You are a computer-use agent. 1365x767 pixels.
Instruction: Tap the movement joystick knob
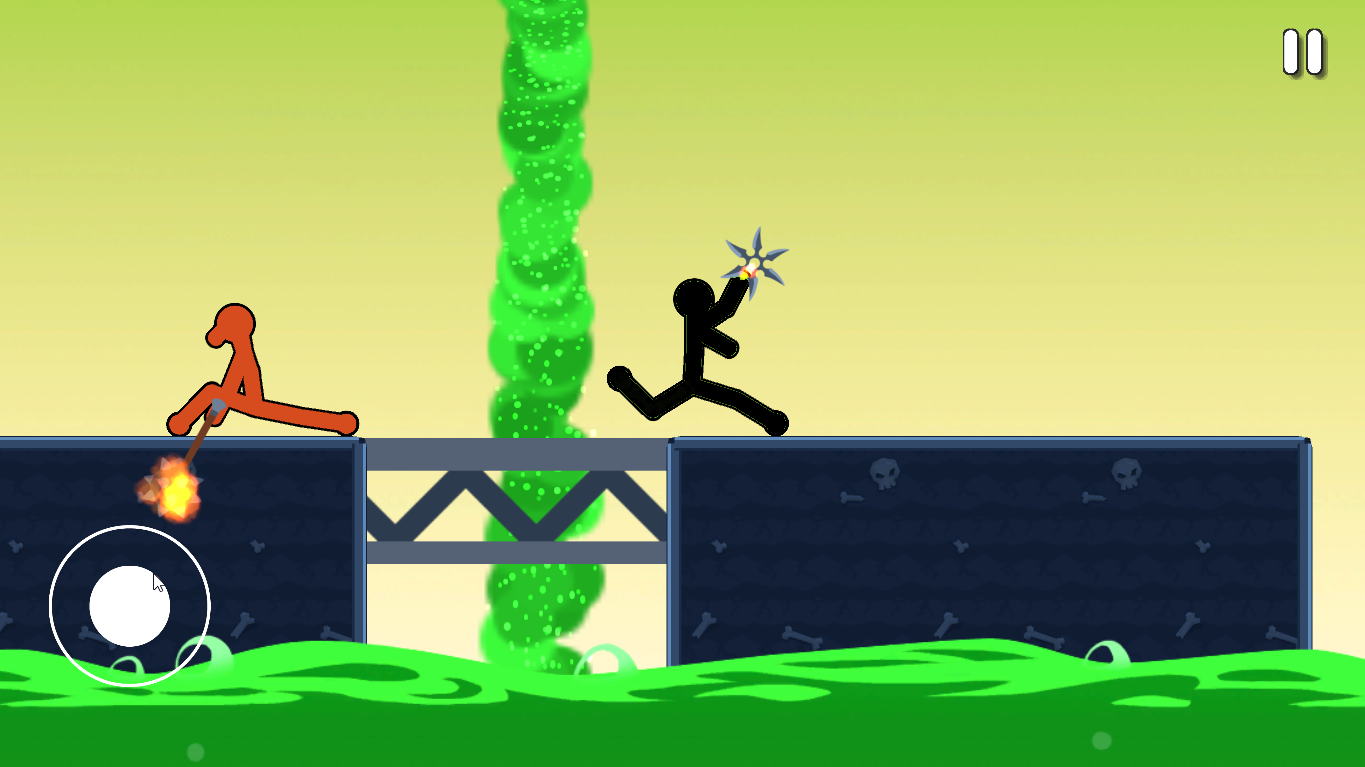click(128, 607)
